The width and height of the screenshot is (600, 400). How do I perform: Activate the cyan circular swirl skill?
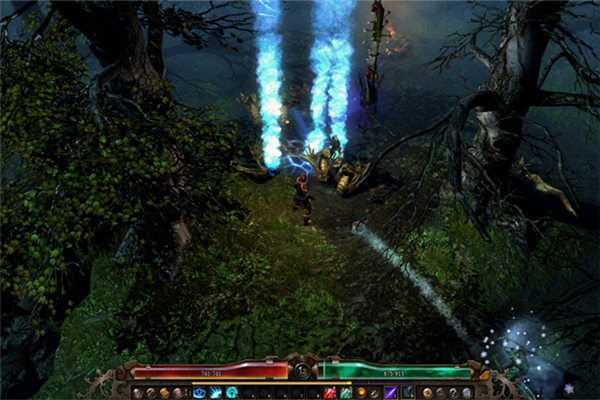point(231,392)
